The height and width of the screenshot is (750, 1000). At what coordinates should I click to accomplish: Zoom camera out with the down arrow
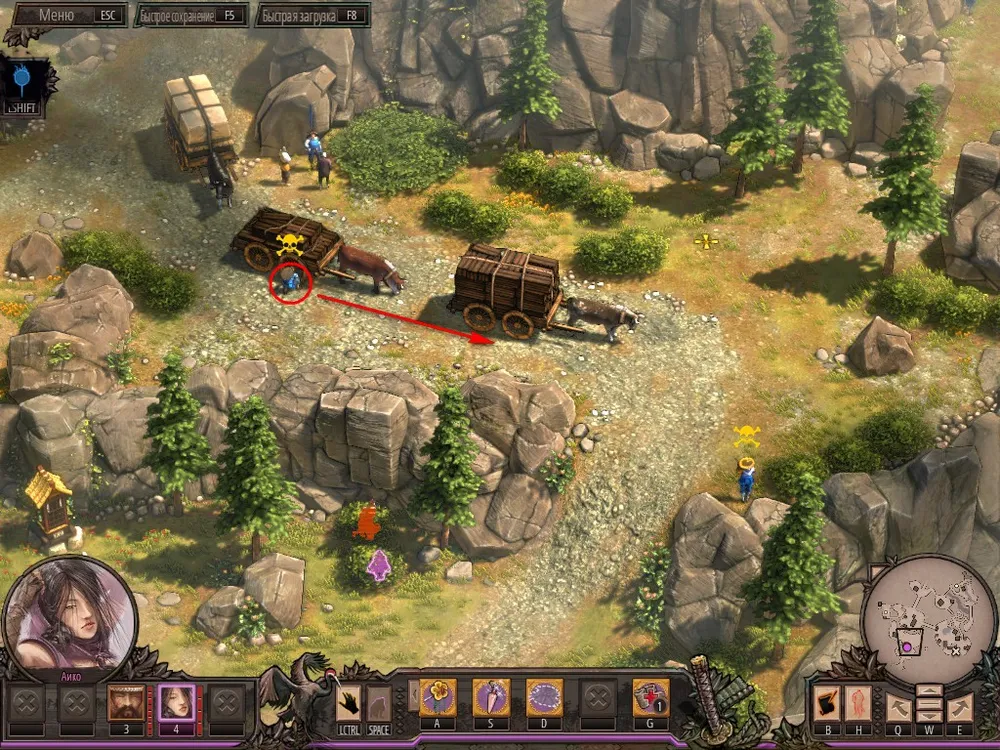click(929, 717)
